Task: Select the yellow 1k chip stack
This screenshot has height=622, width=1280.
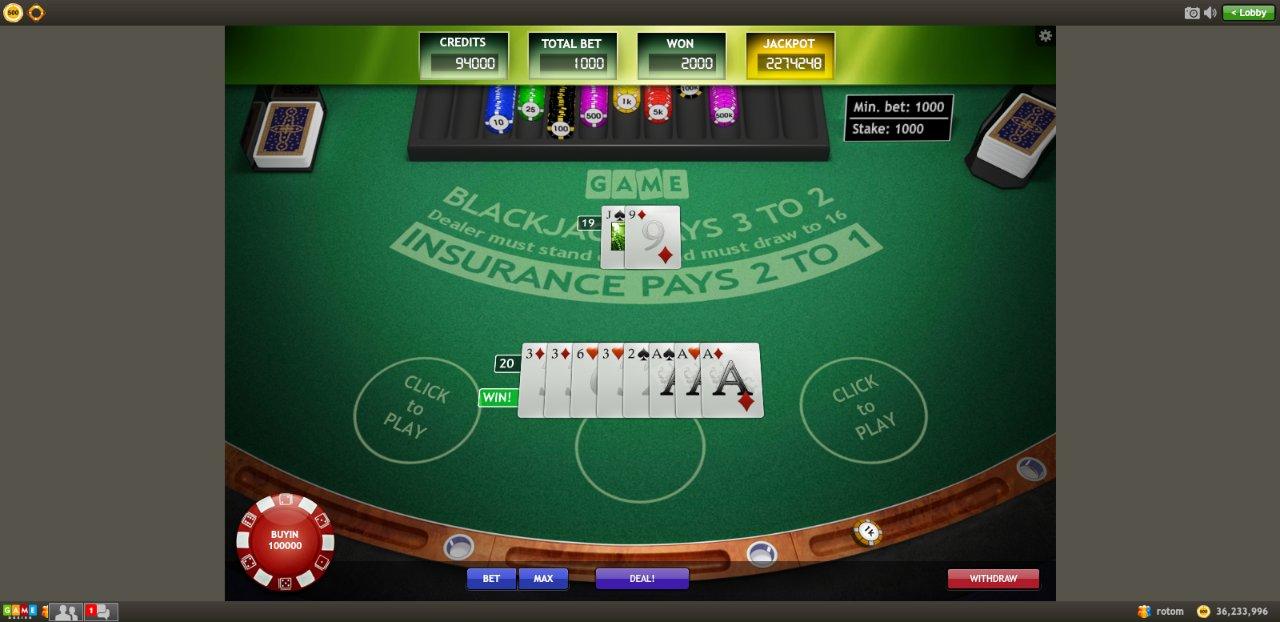Action: [626, 100]
